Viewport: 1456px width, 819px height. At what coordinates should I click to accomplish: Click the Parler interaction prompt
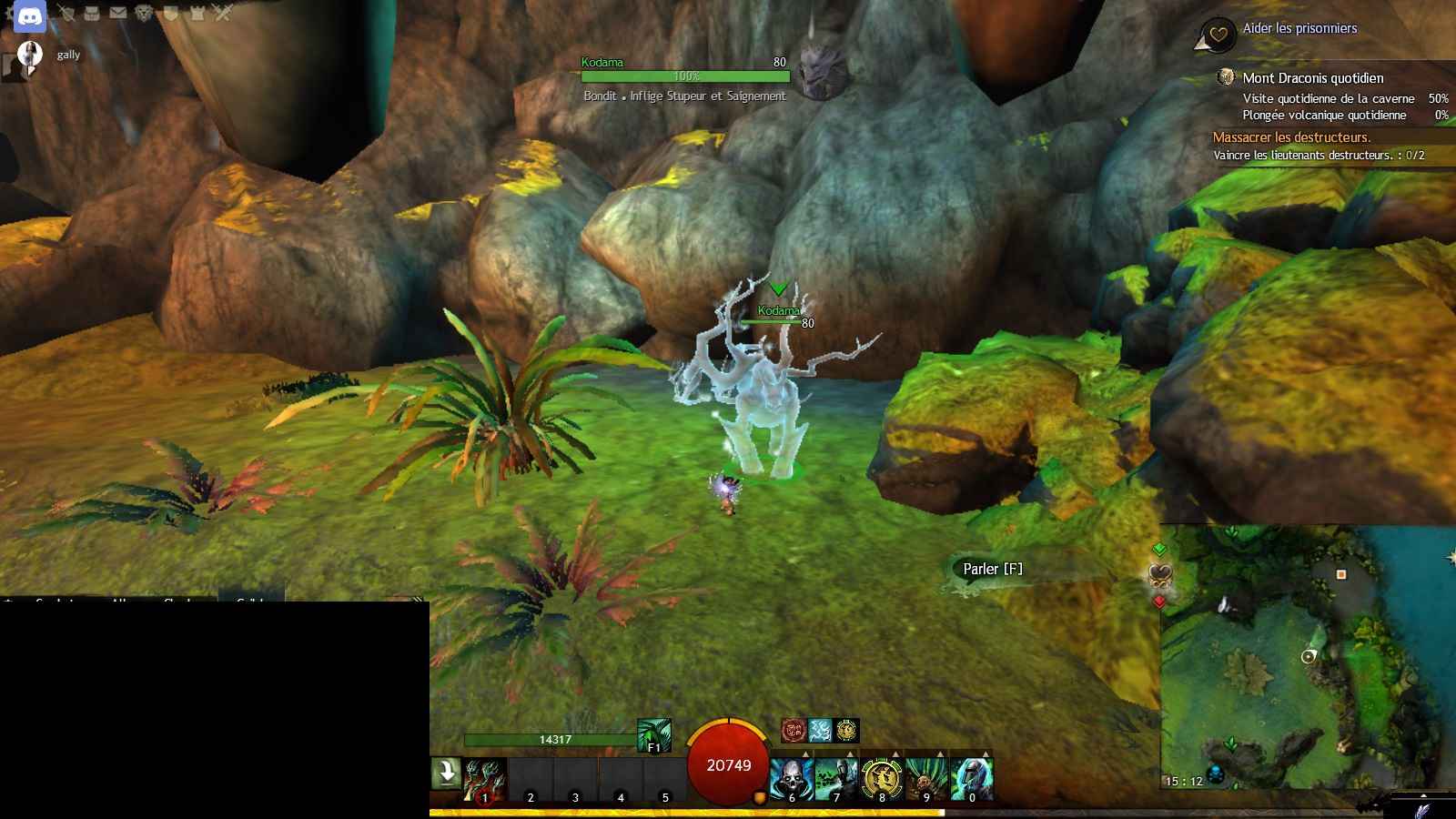[993, 569]
